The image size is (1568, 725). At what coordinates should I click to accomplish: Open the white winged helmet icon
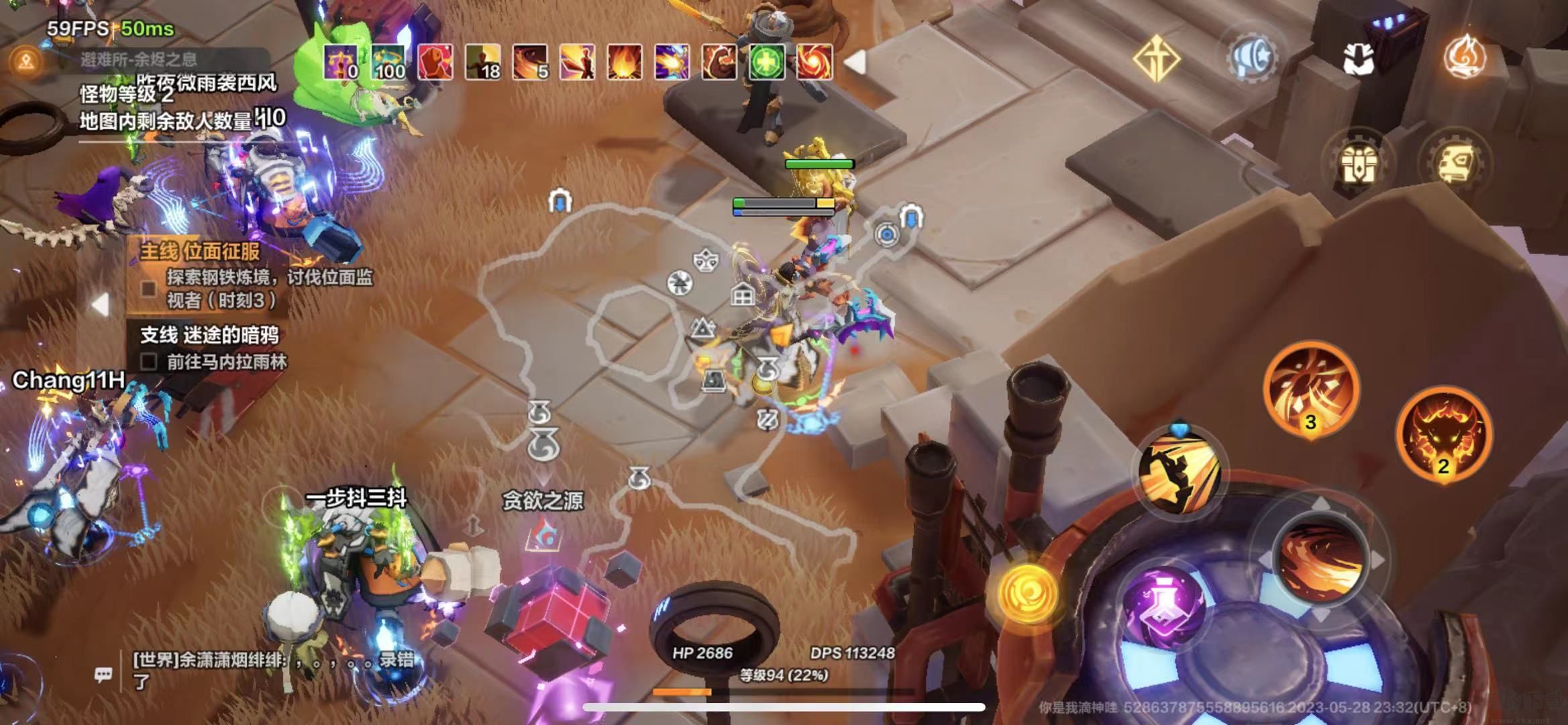coord(1359,58)
